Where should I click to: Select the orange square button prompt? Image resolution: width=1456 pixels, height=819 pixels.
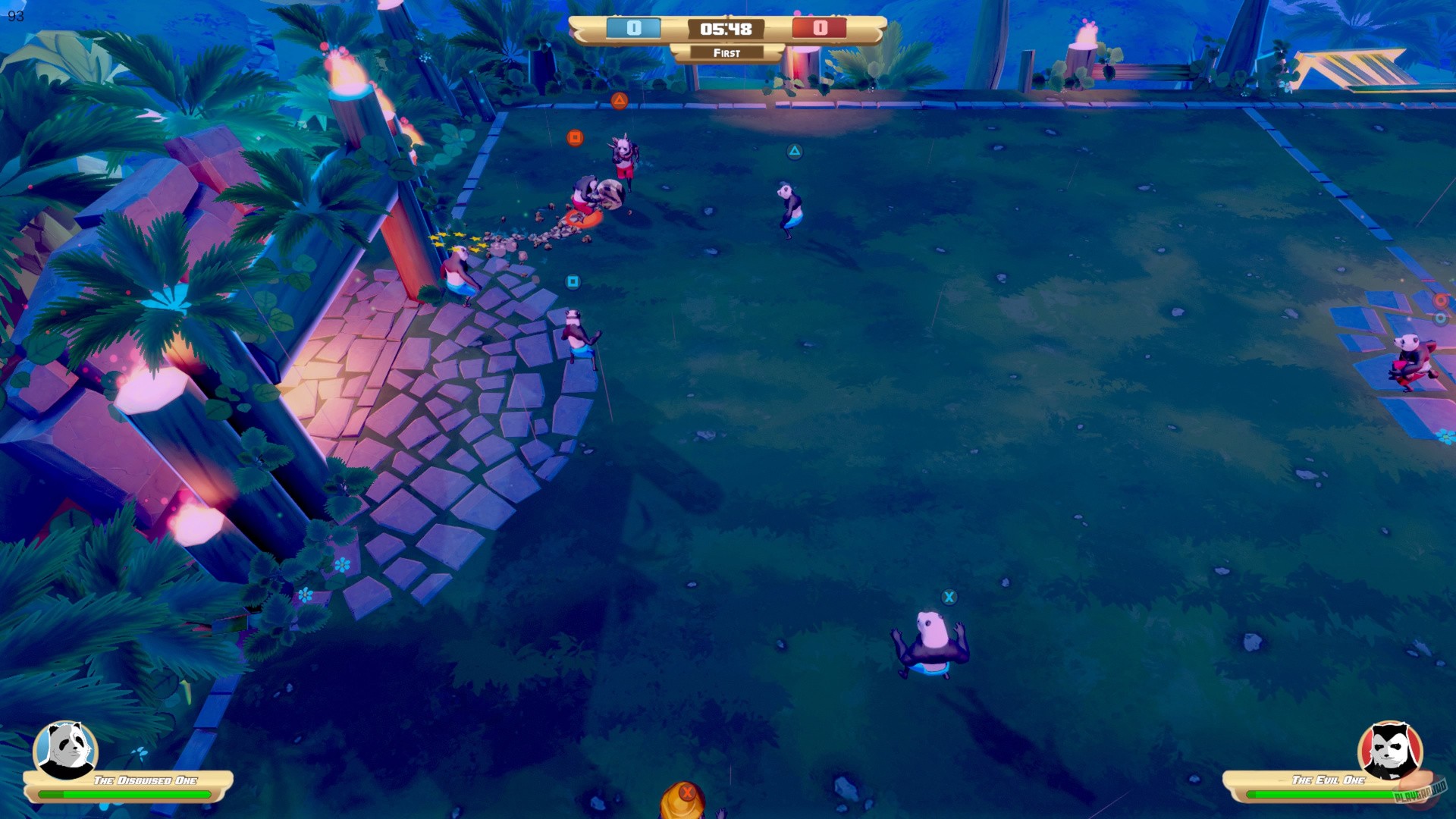tap(575, 138)
